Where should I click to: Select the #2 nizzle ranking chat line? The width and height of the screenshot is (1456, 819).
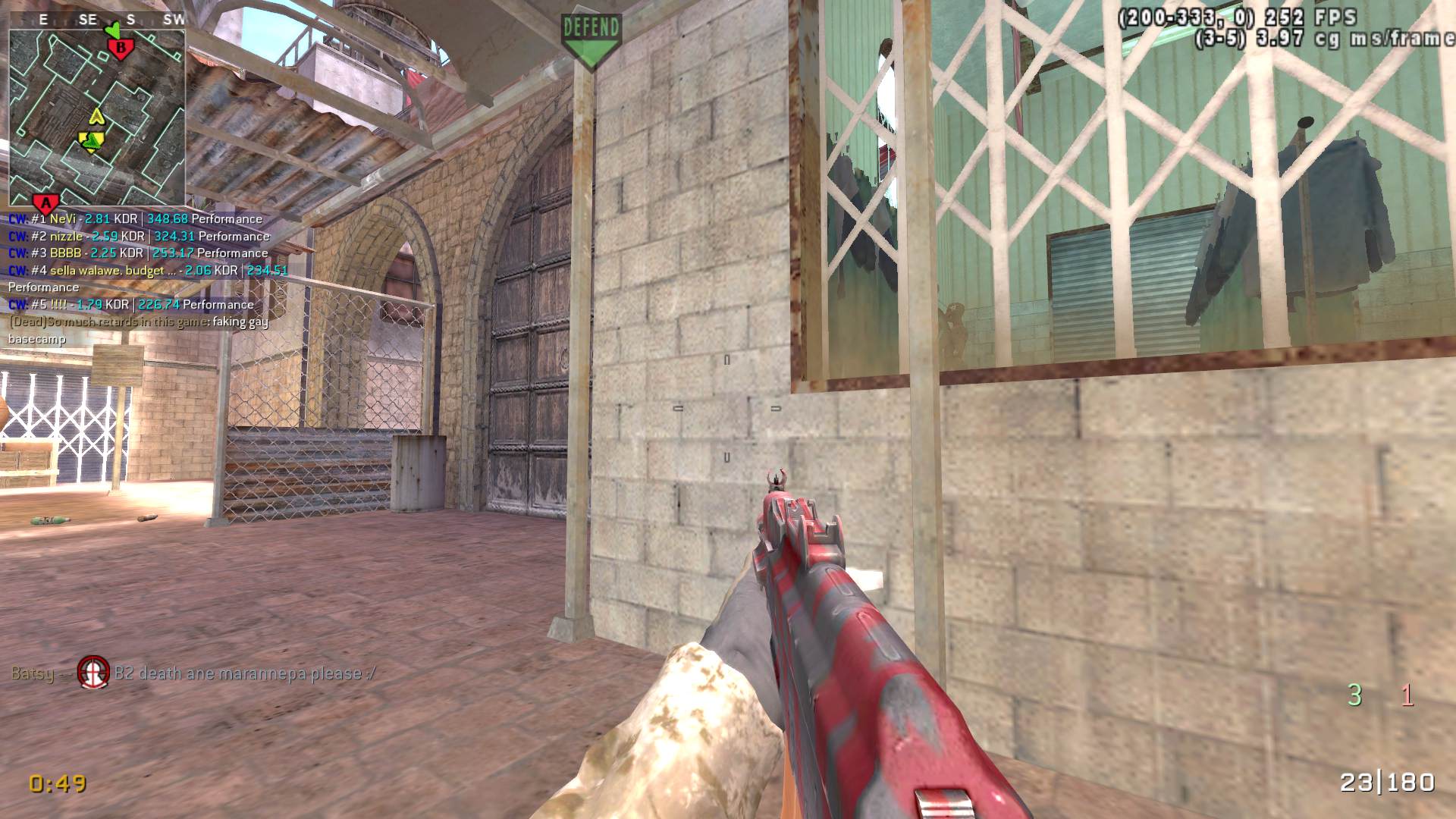coord(140,237)
